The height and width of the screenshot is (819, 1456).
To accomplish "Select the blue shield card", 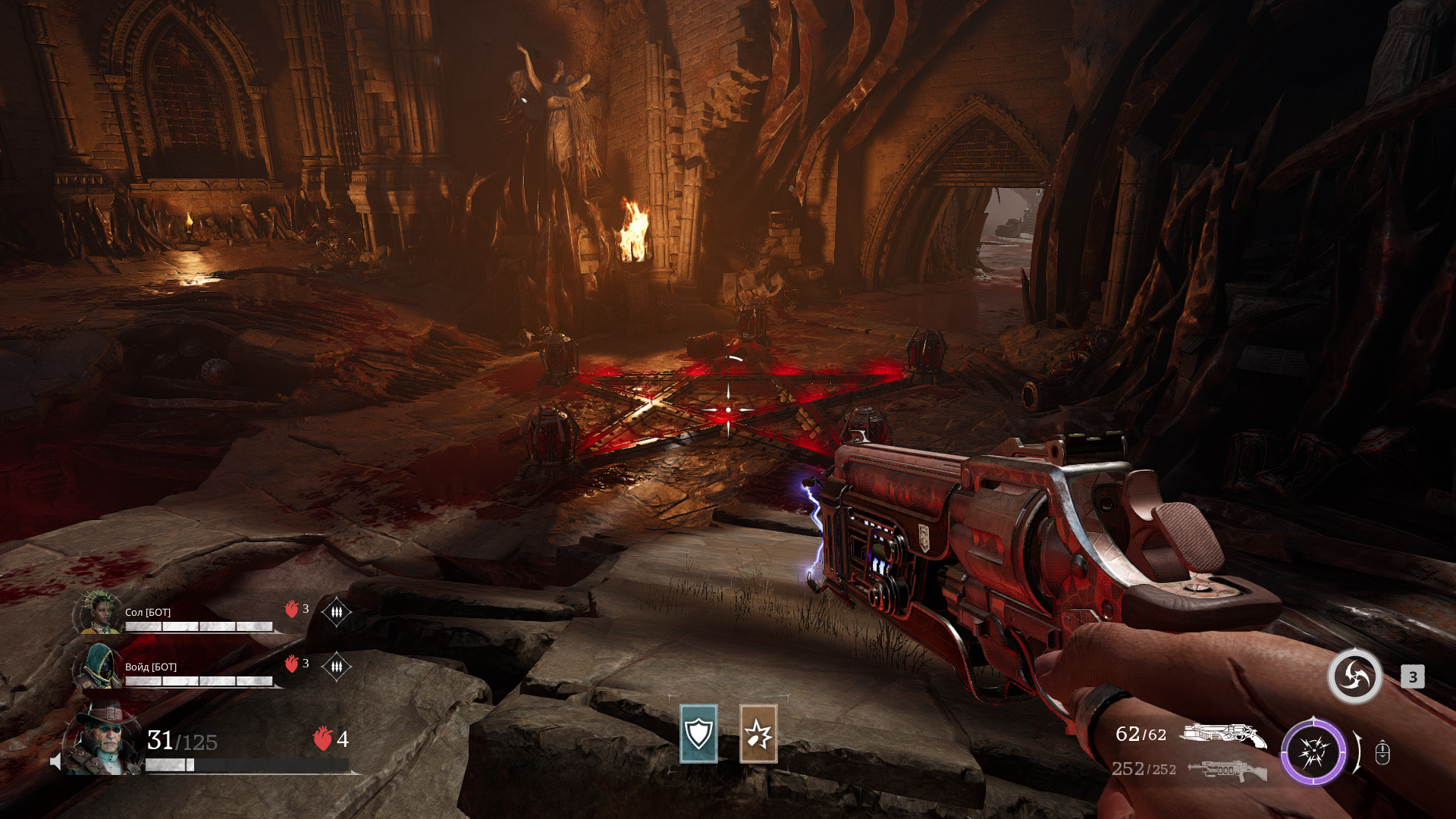I will (x=698, y=733).
